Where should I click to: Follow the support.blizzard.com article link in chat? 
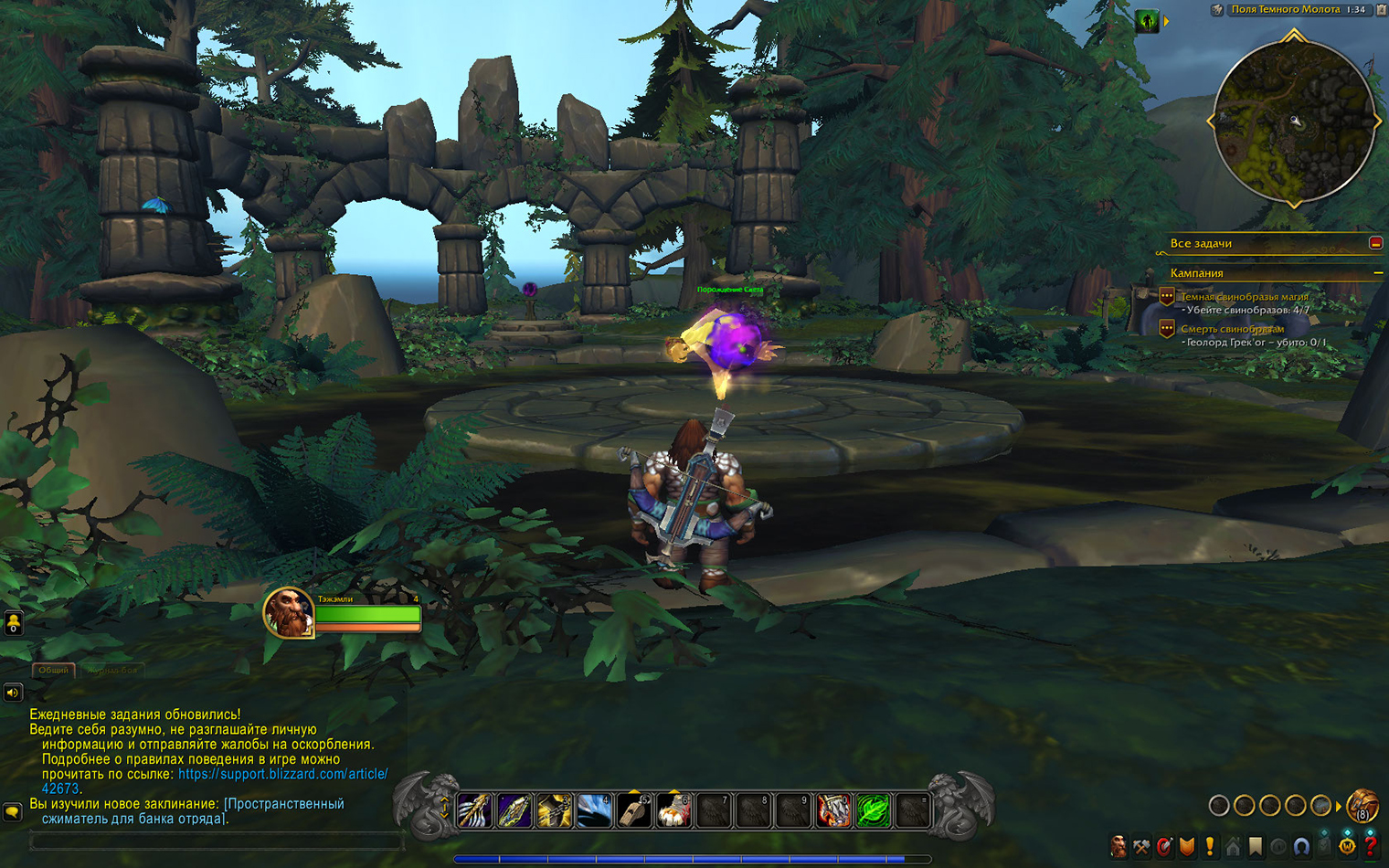(282, 774)
